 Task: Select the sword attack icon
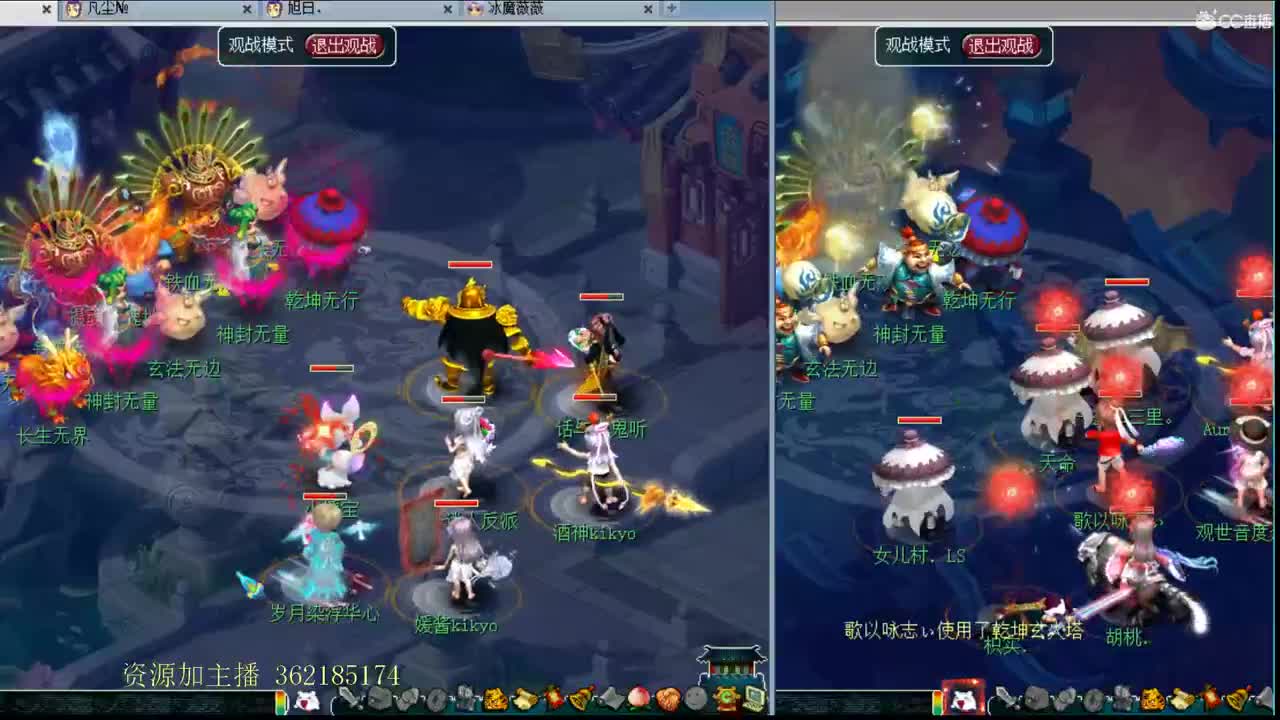pyautogui.click(x=351, y=700)
